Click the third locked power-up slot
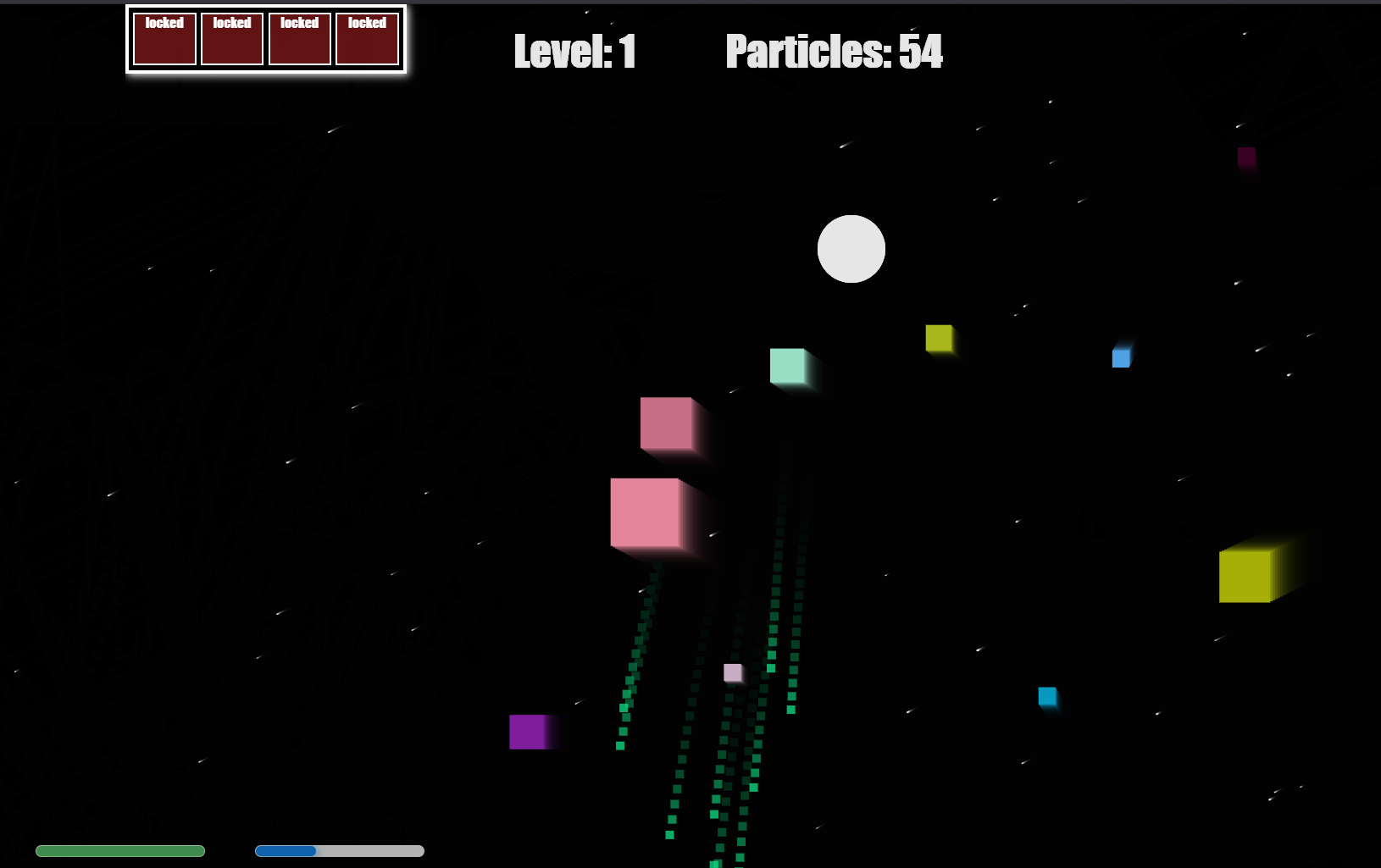 pyautogui.click(x=300, y=38)
